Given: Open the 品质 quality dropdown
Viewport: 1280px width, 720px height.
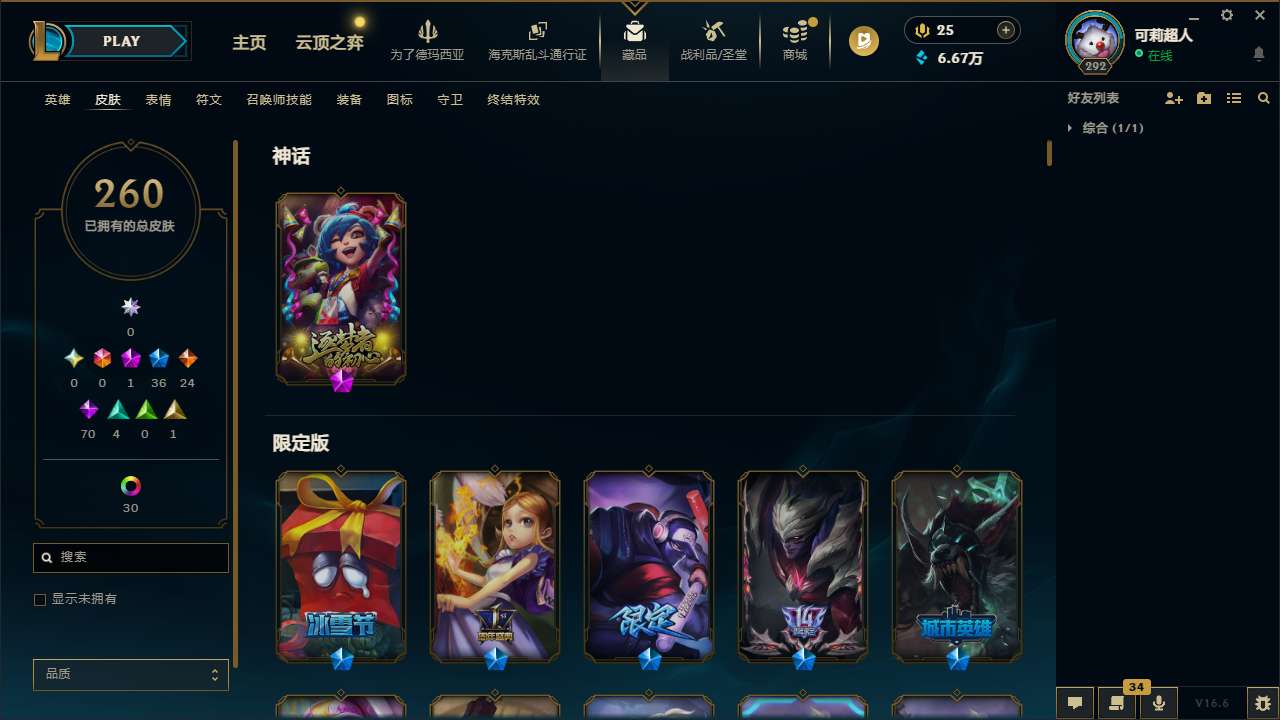Looking at the screenshot, I should 130,674.
